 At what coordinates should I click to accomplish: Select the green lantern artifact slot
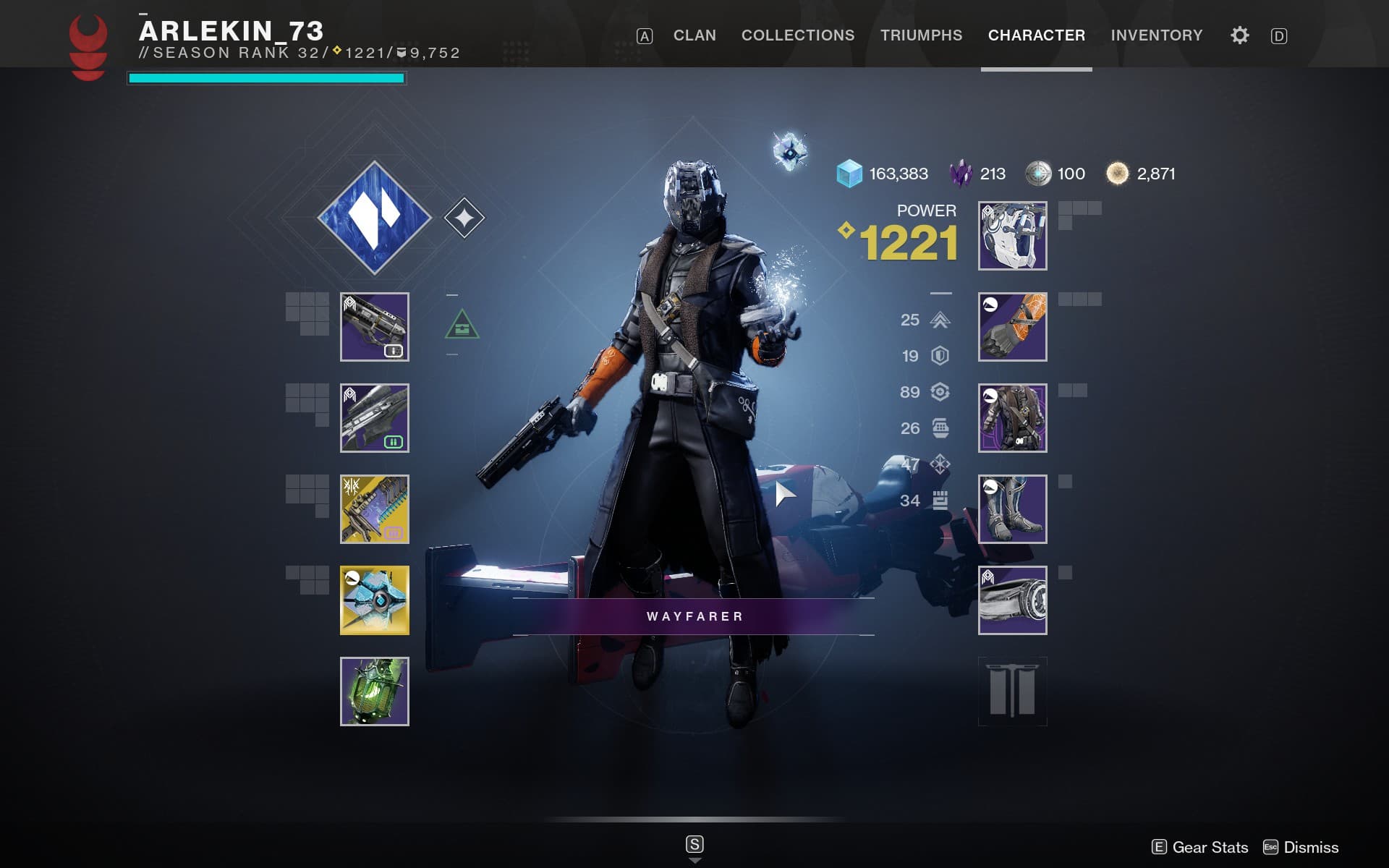374,692
